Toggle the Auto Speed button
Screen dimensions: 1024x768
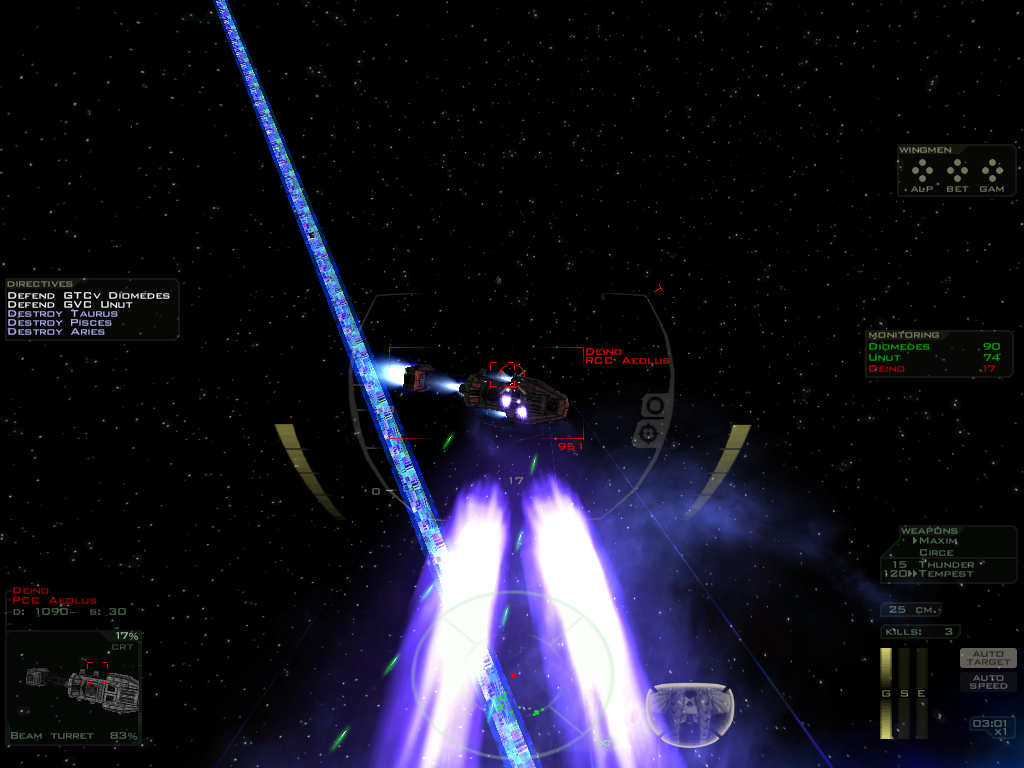click(x=988, y=681)
